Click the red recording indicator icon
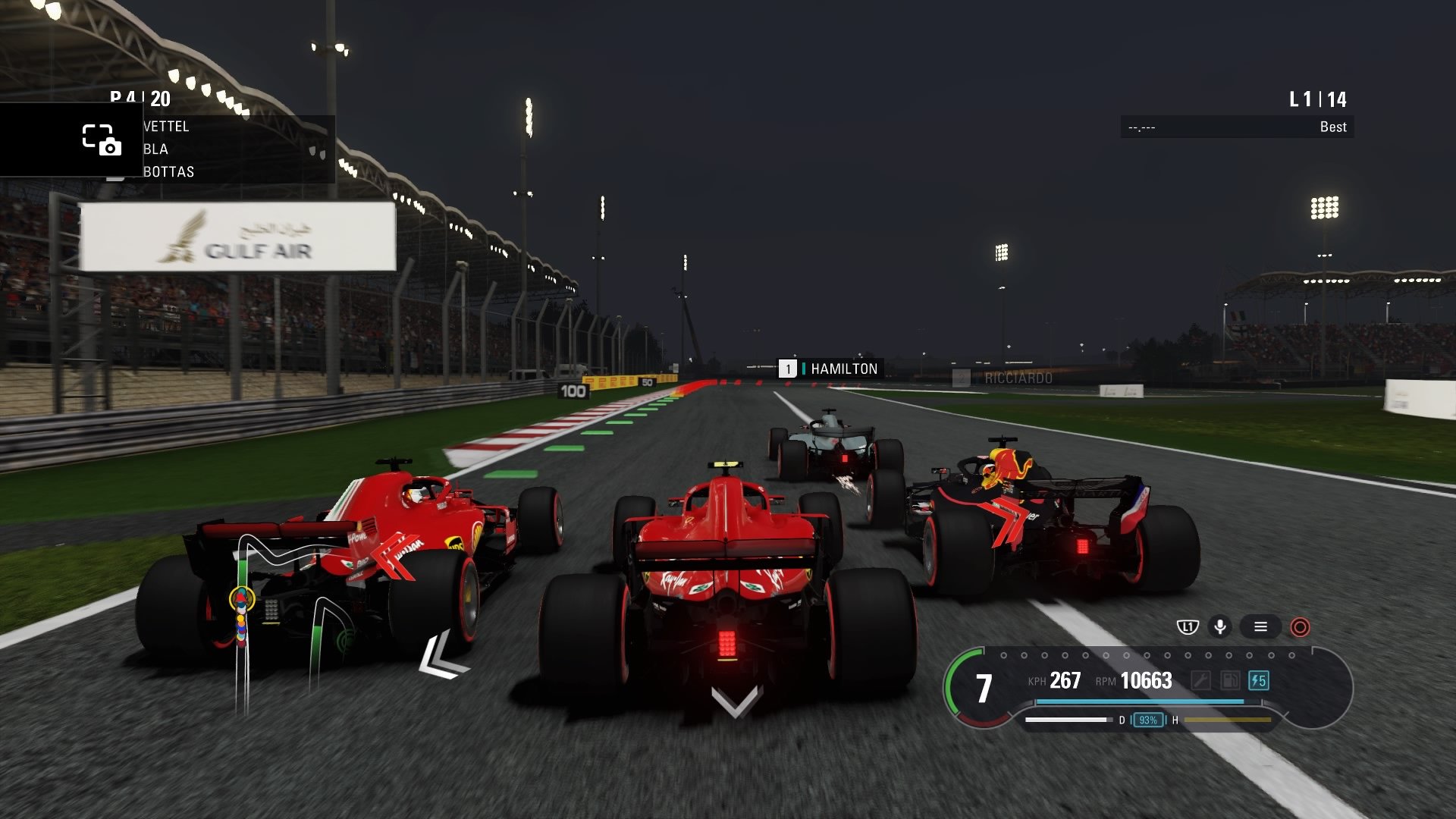 coord(1300,628)
